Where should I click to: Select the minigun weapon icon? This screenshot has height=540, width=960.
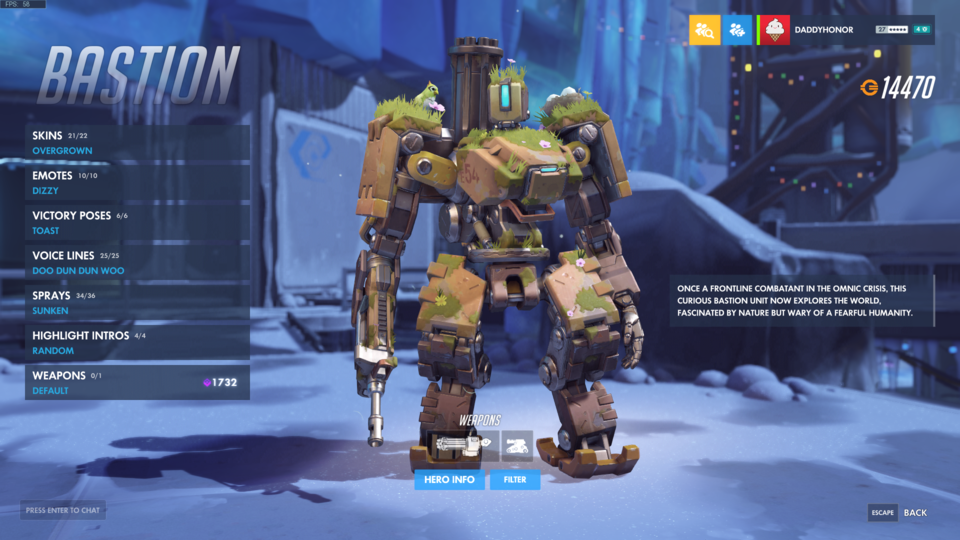[x=458, y=446]
